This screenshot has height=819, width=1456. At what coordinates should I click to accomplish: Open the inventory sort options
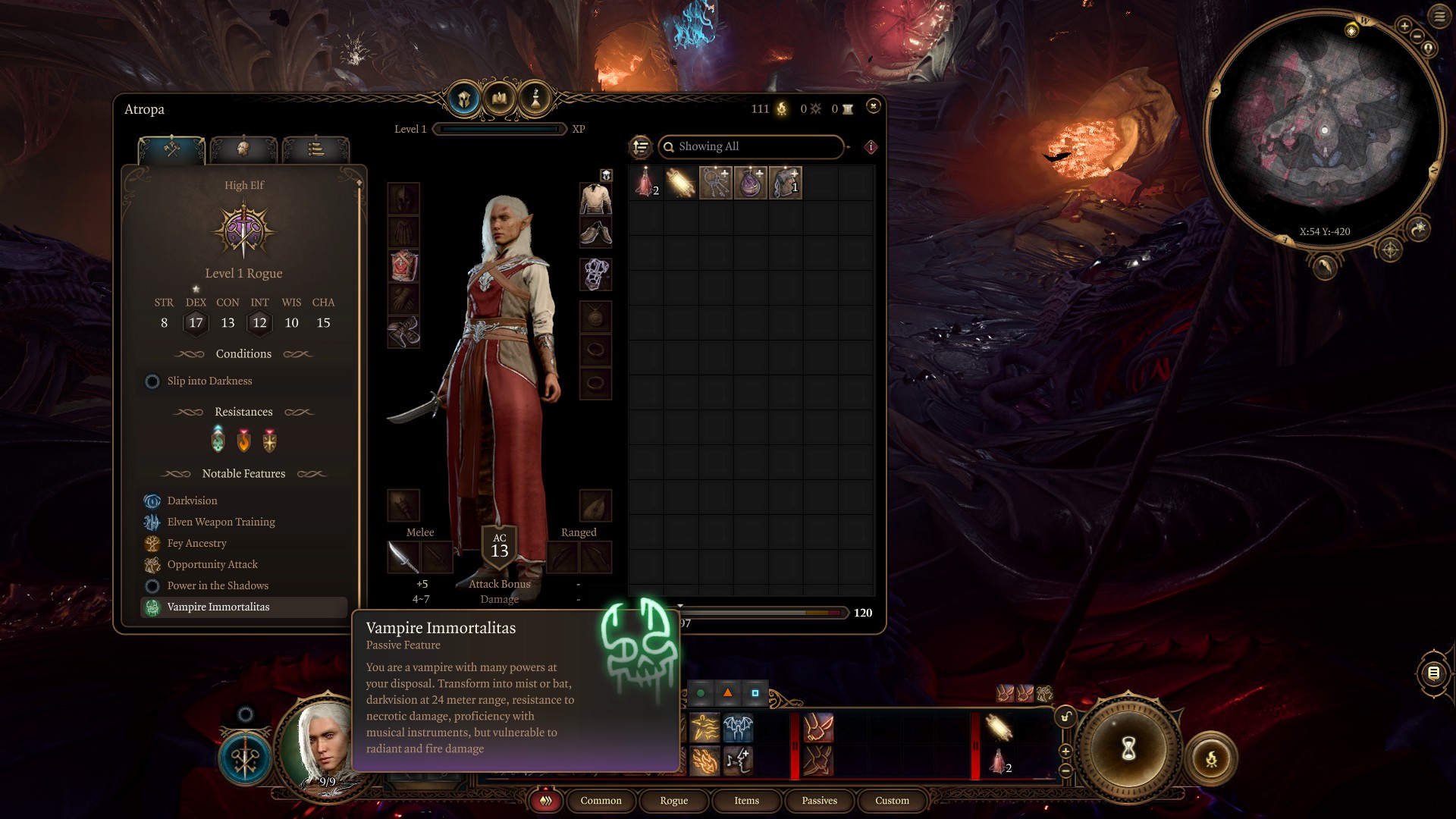(641, 147)
